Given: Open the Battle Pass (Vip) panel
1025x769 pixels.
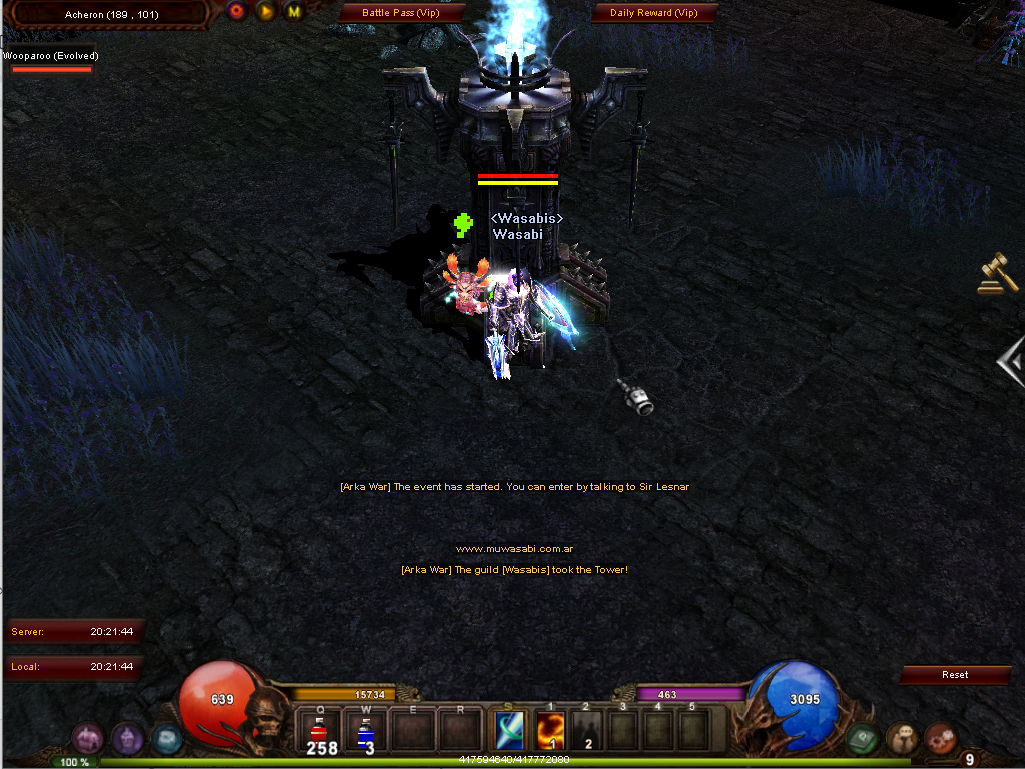Looking at the screenshot, I should (402, 13).
